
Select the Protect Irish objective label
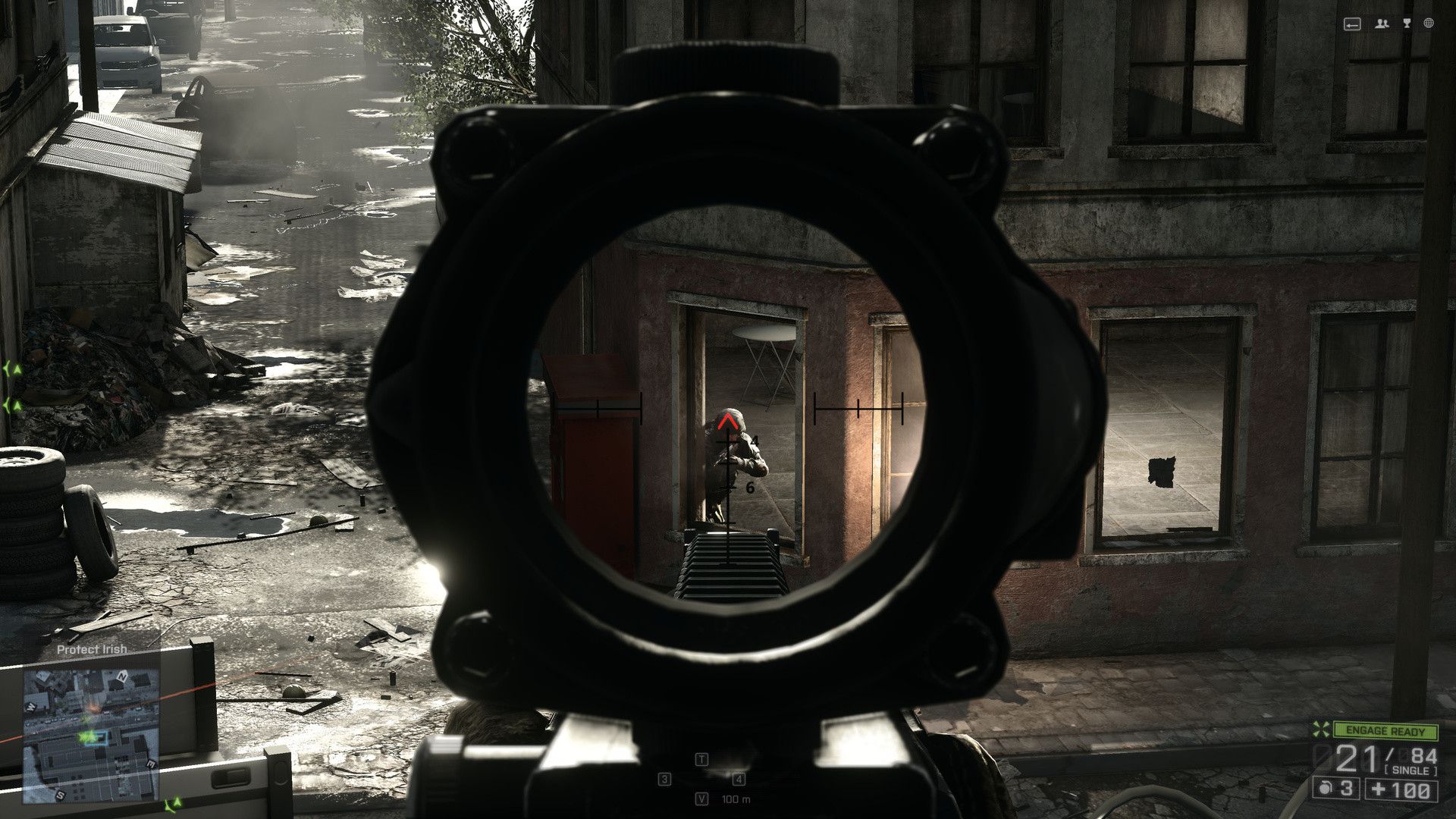click(92, 650)
